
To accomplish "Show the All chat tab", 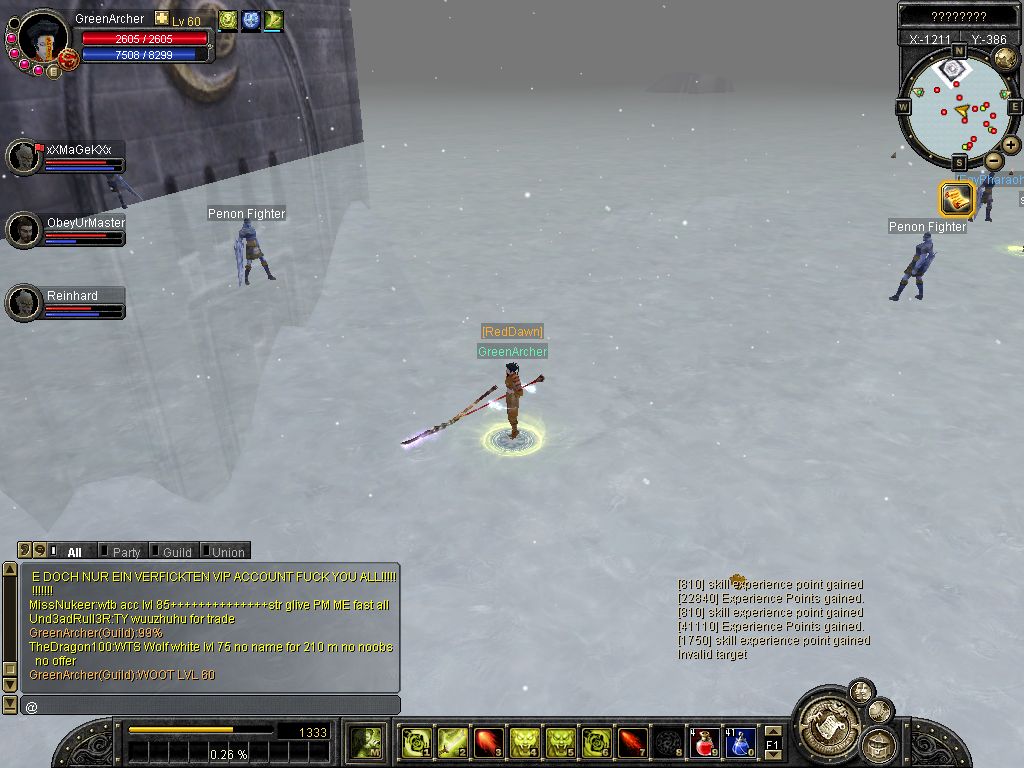I will [73, 551].
